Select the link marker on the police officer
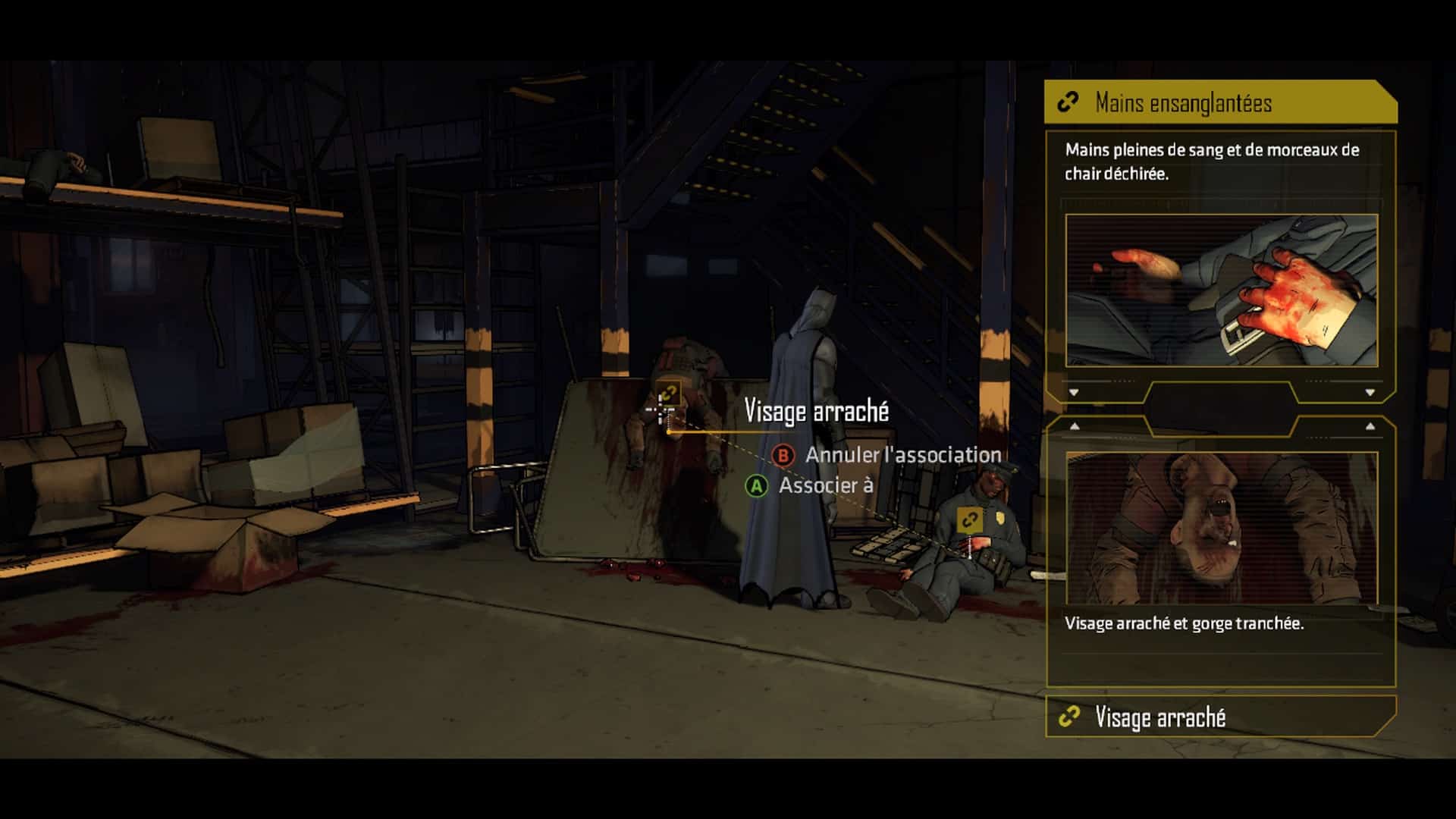Screen dimensions: 1456x819 (x=969, y=519)
